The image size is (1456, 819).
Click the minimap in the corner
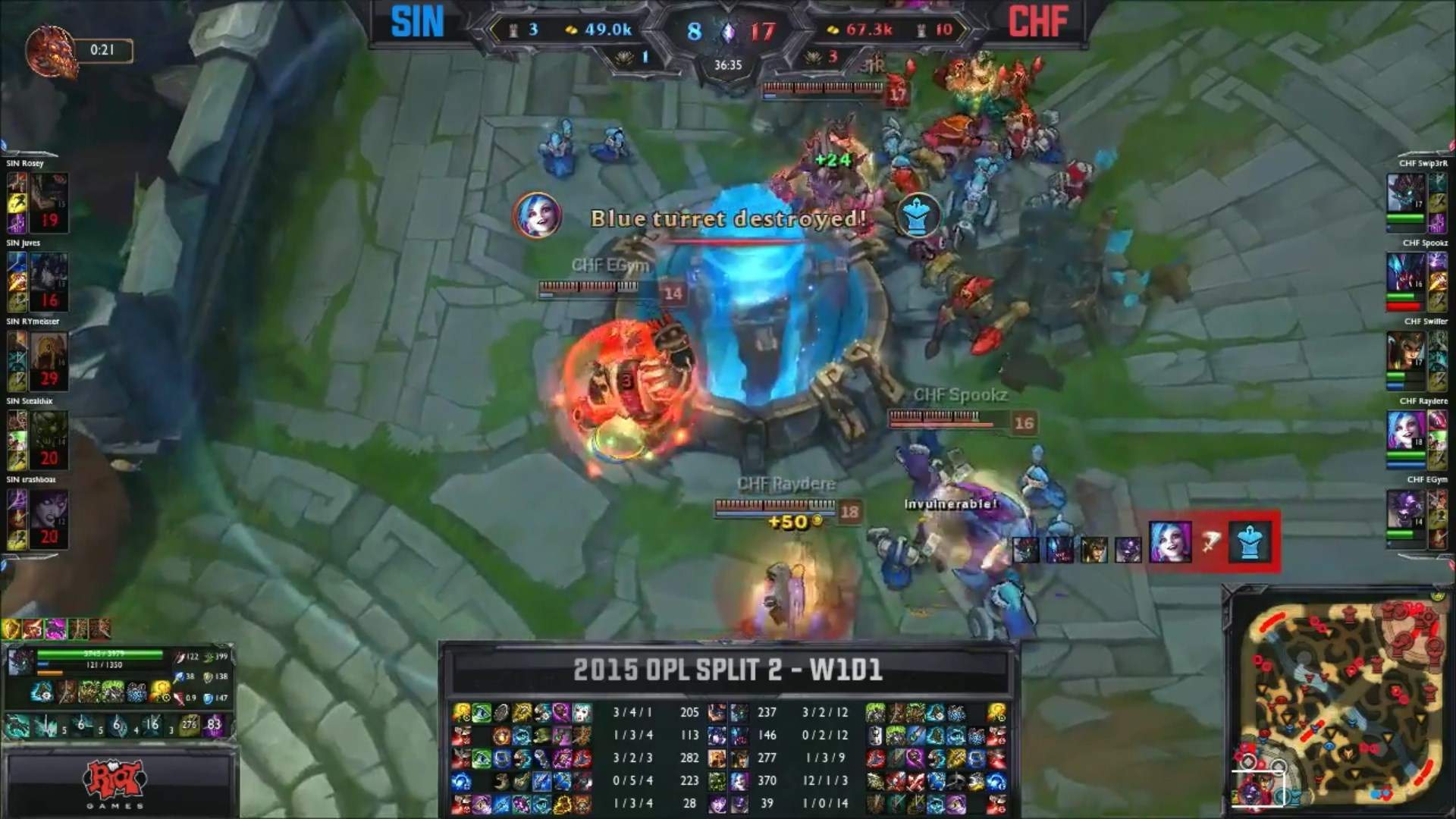tap(1339, 702)
